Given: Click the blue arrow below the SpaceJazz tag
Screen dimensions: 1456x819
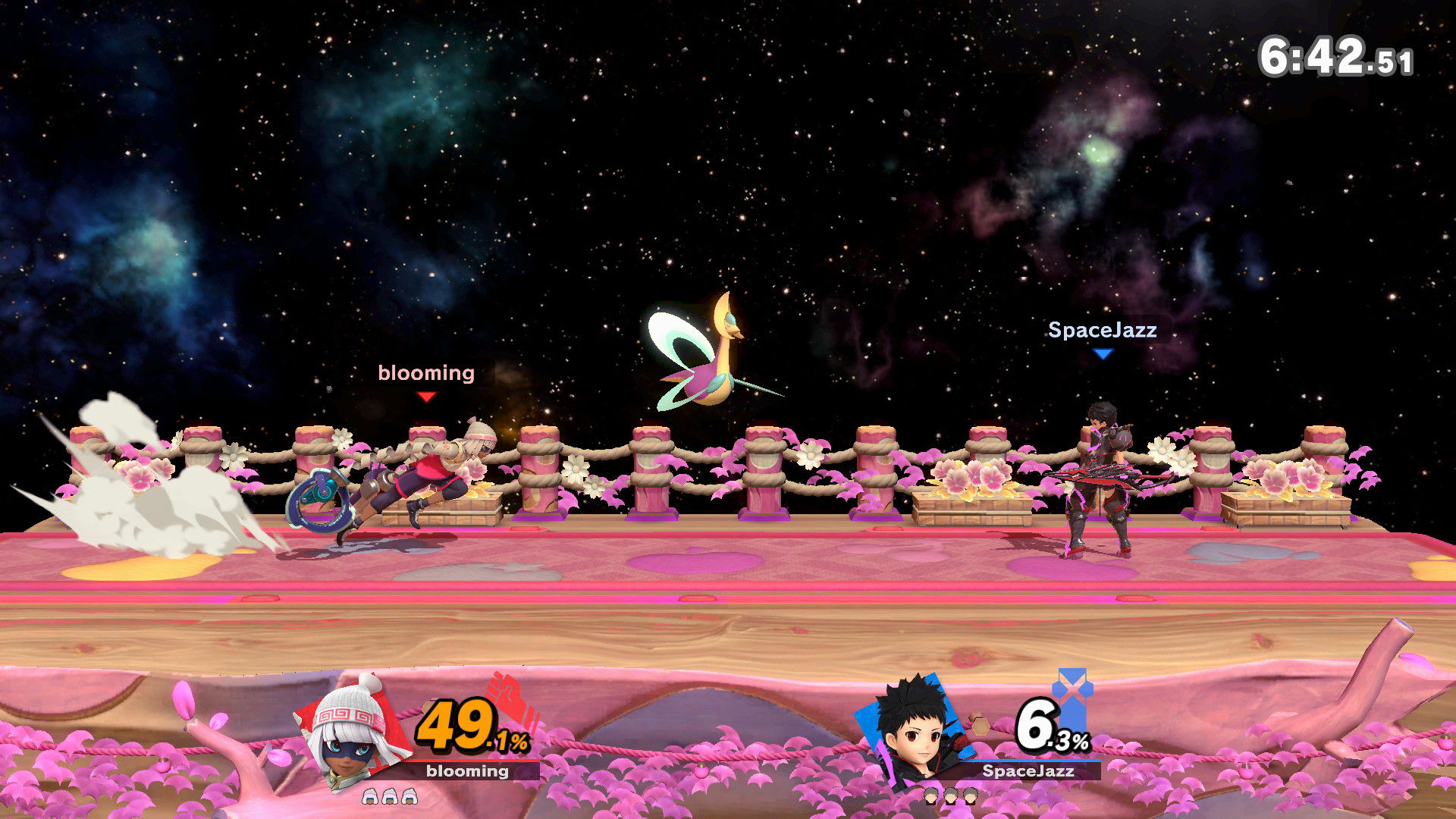Looking at the screenshot, I should pyautogui.click(x=1103, y=355).
